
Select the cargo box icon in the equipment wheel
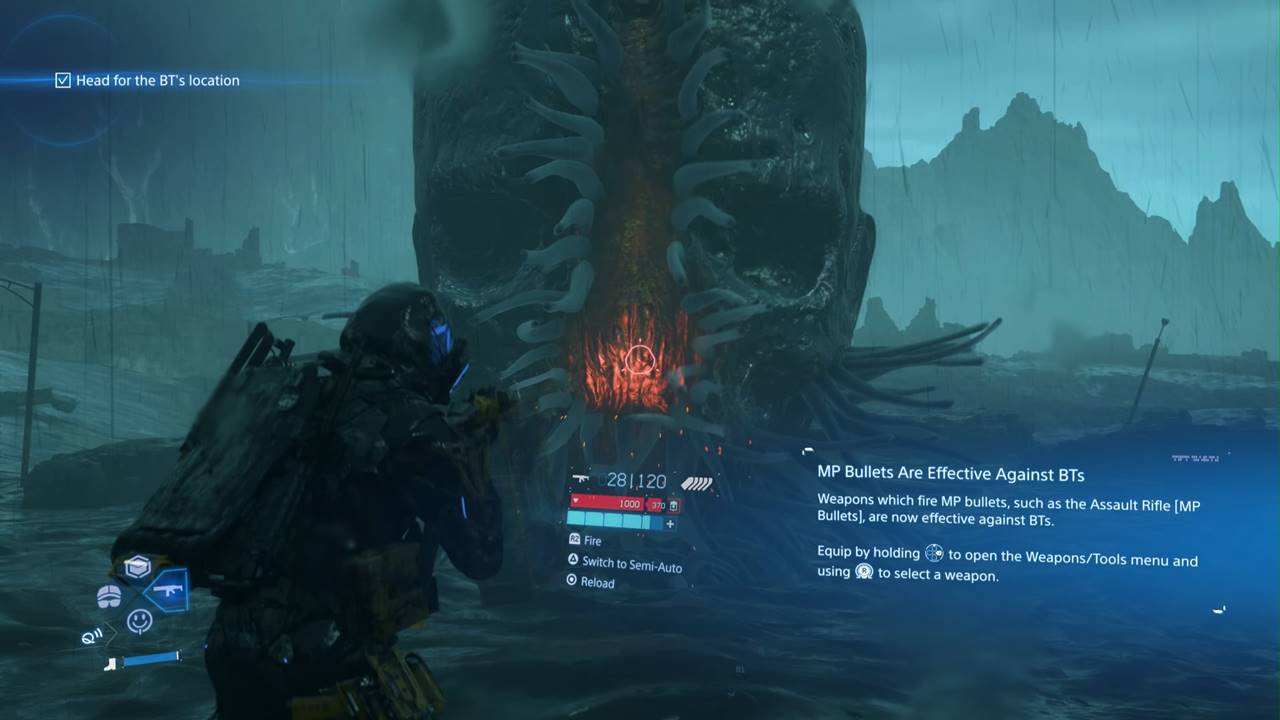tap(137, 567)
